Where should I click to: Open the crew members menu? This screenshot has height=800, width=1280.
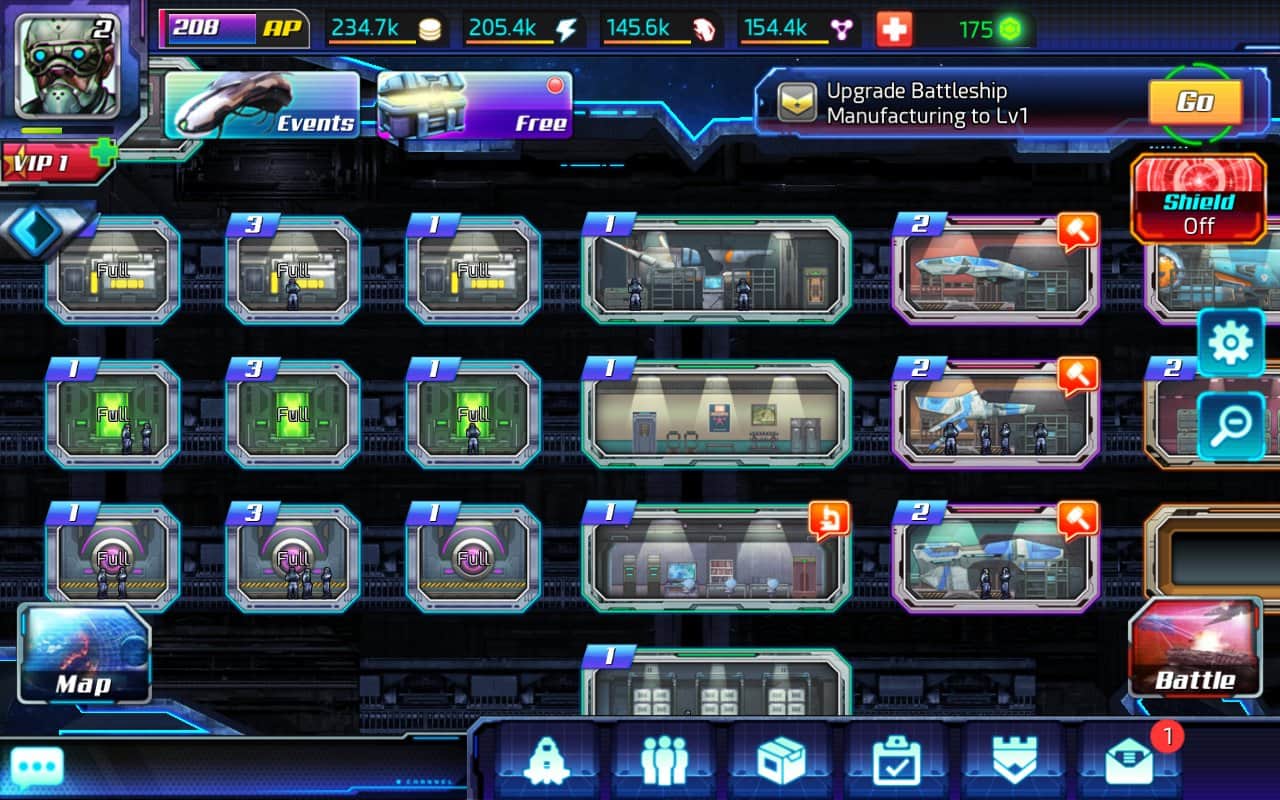tap(664, 762)
